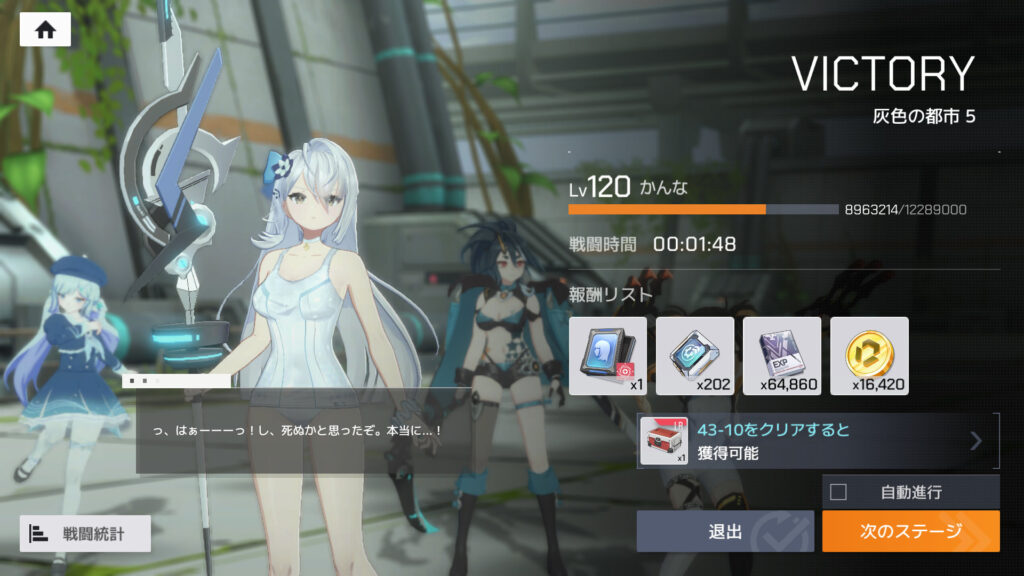Exit the stage with 退出
The width and height of the screenshot is (1024, 576).
coord(725,531)
